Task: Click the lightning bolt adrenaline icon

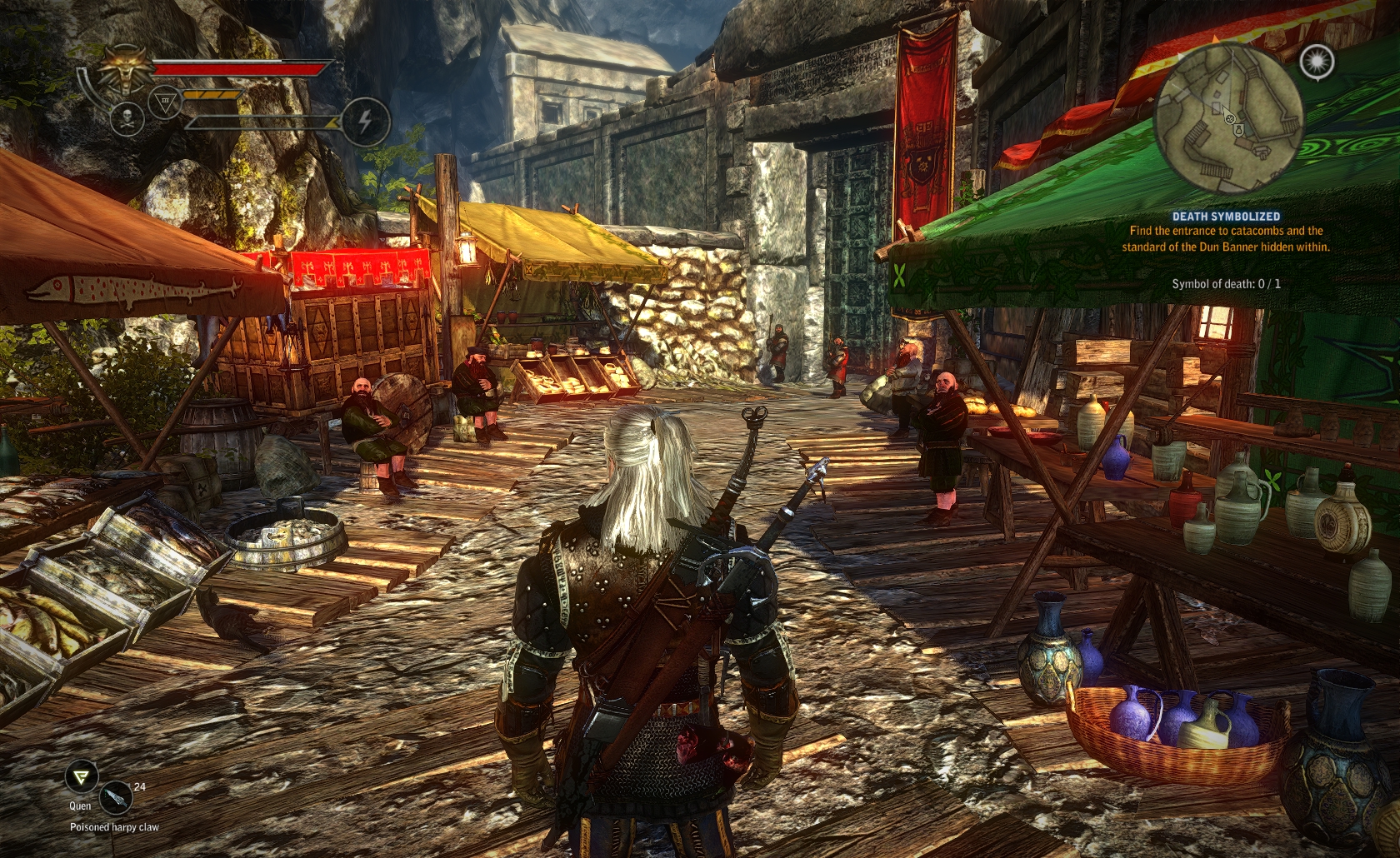Action: (365, 121)
